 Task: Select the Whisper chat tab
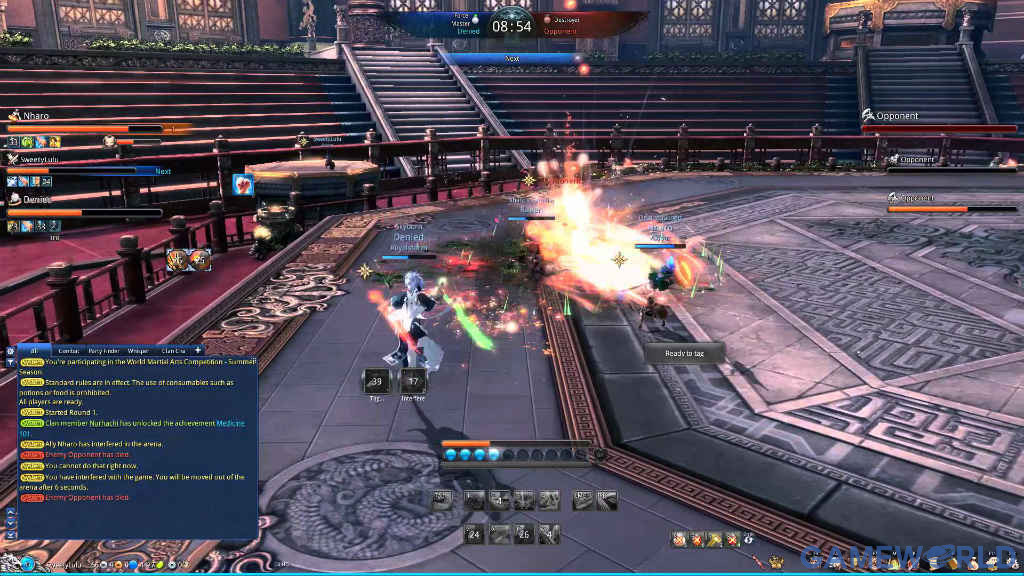[x=138, y=351]
